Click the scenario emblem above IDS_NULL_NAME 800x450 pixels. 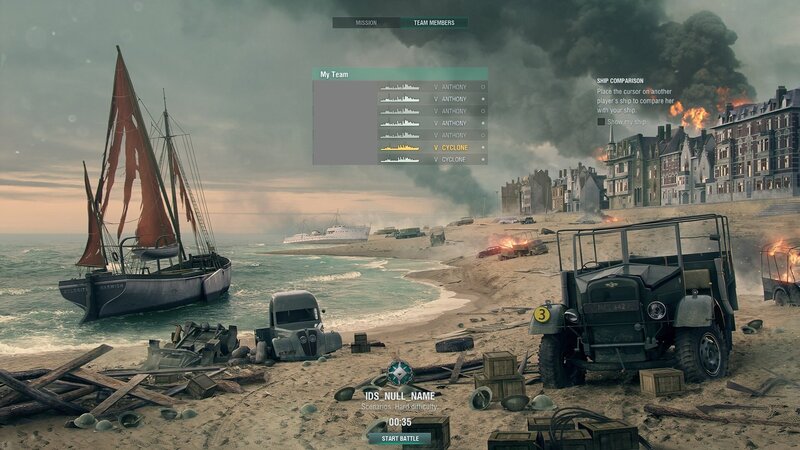[400, 373]
